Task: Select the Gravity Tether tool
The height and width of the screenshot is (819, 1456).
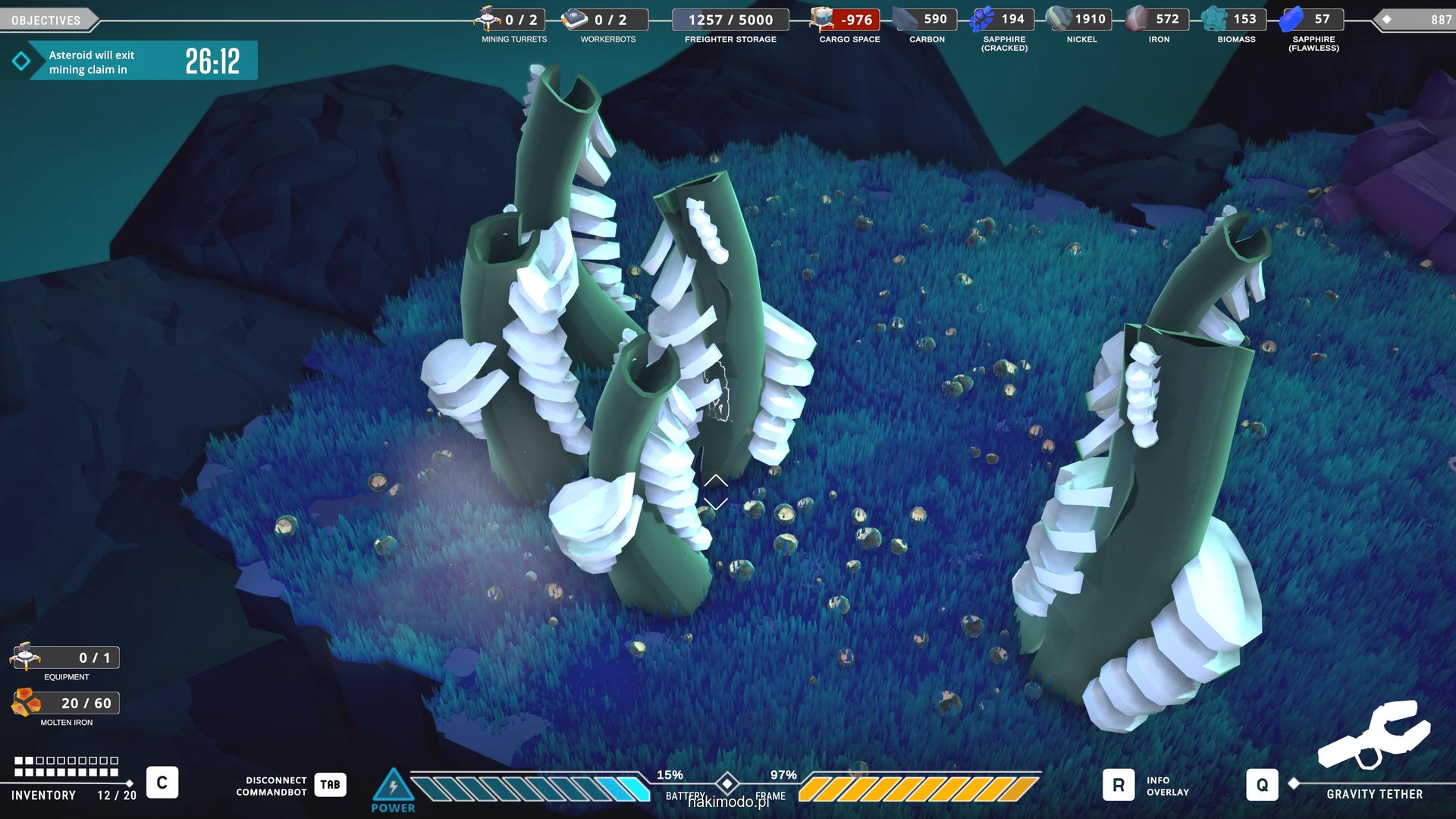Action: tap(1262, 786)
